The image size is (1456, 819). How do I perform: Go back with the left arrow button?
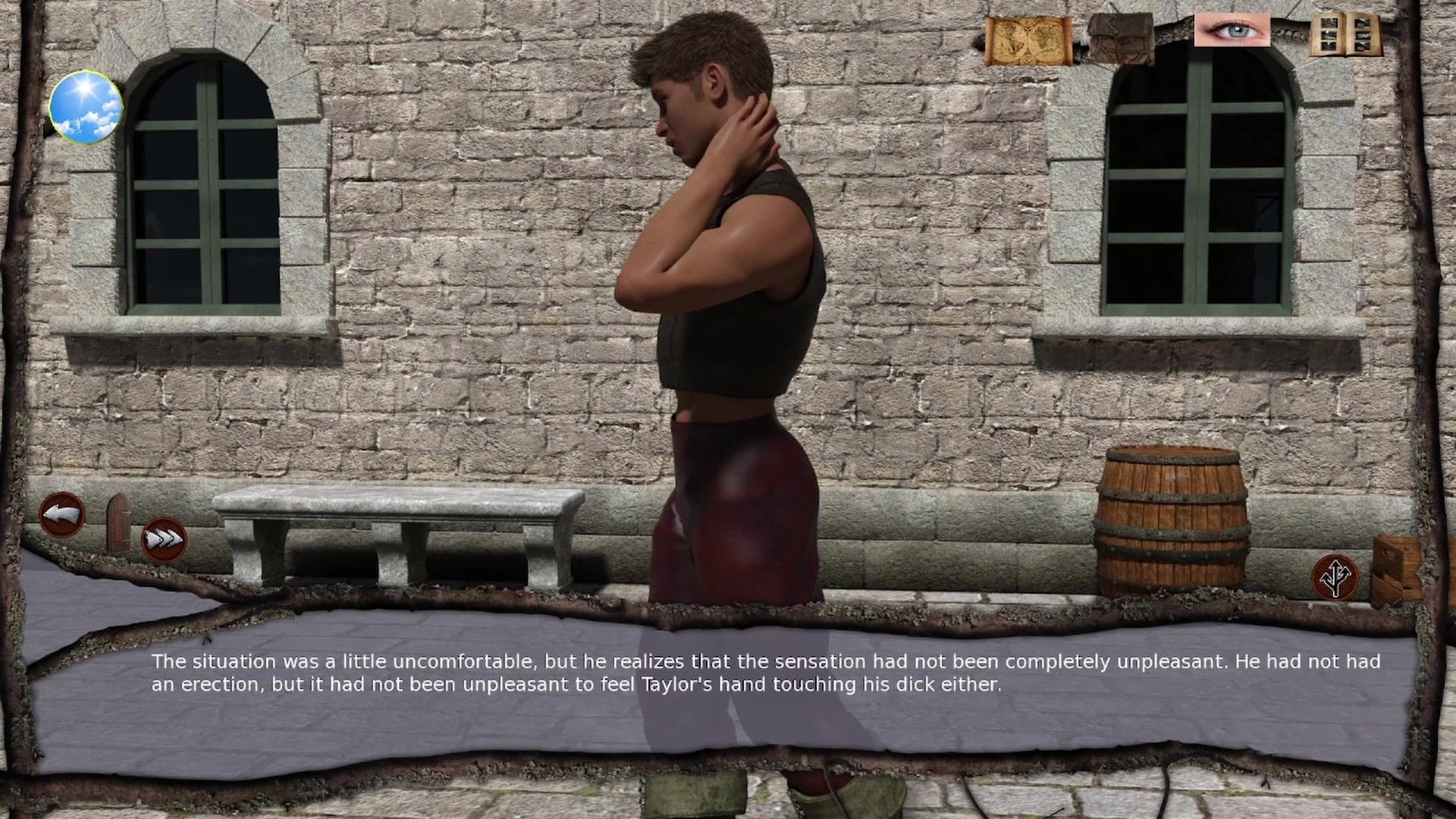point(62,515)
